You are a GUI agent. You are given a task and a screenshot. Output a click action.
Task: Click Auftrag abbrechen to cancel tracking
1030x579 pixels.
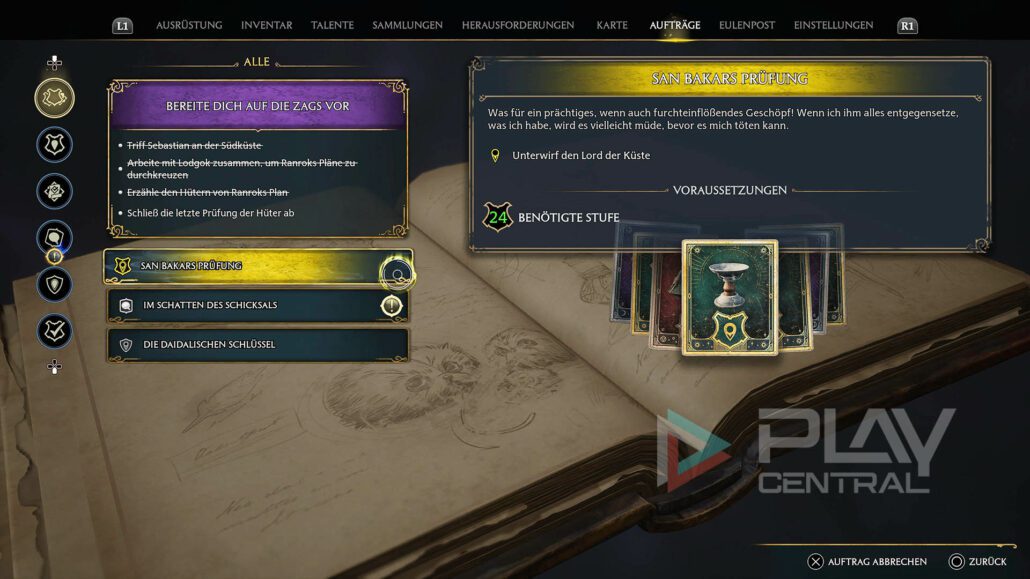[867, 562]
